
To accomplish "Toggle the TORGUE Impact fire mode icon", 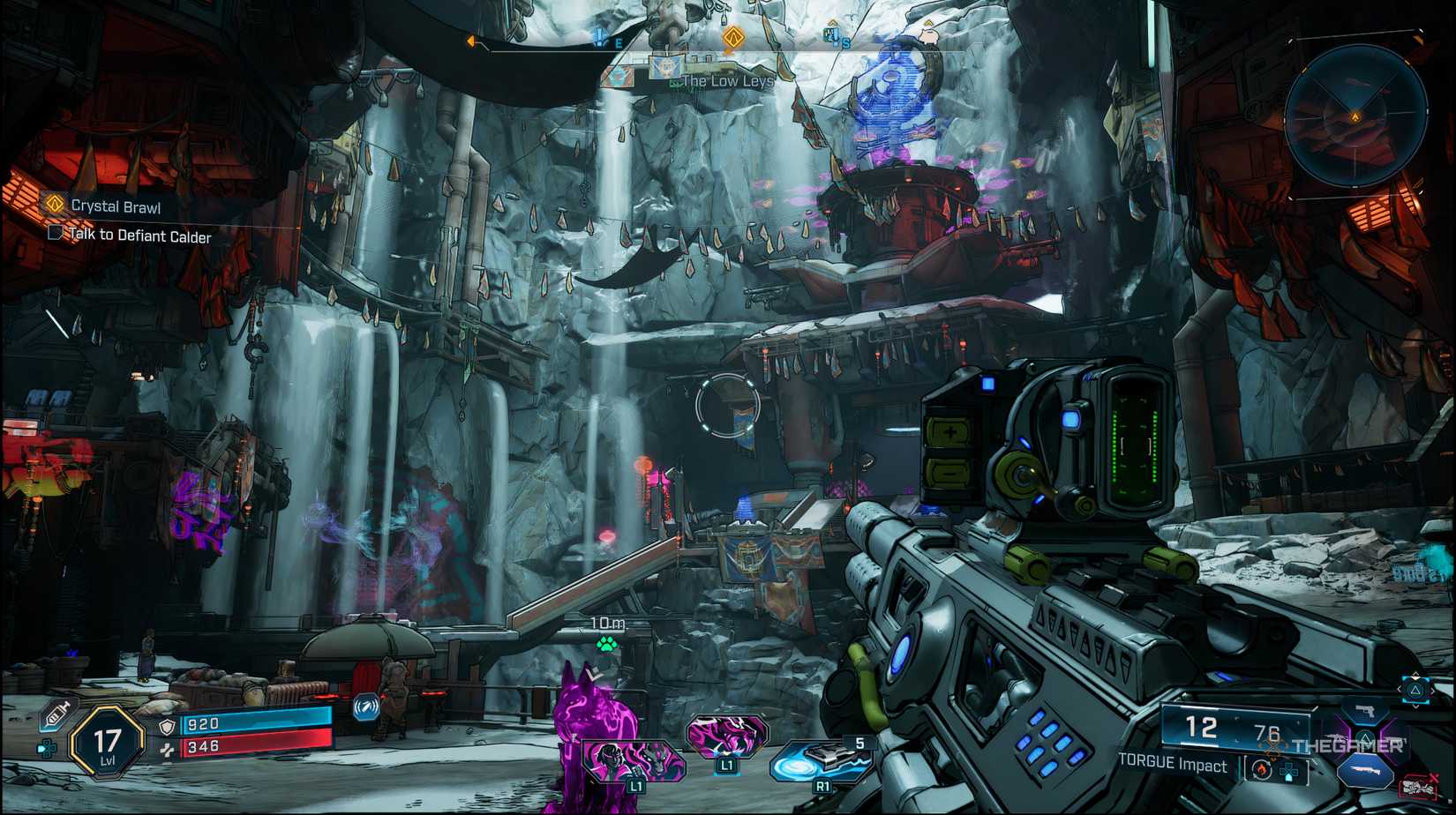I will point(1259,769).
